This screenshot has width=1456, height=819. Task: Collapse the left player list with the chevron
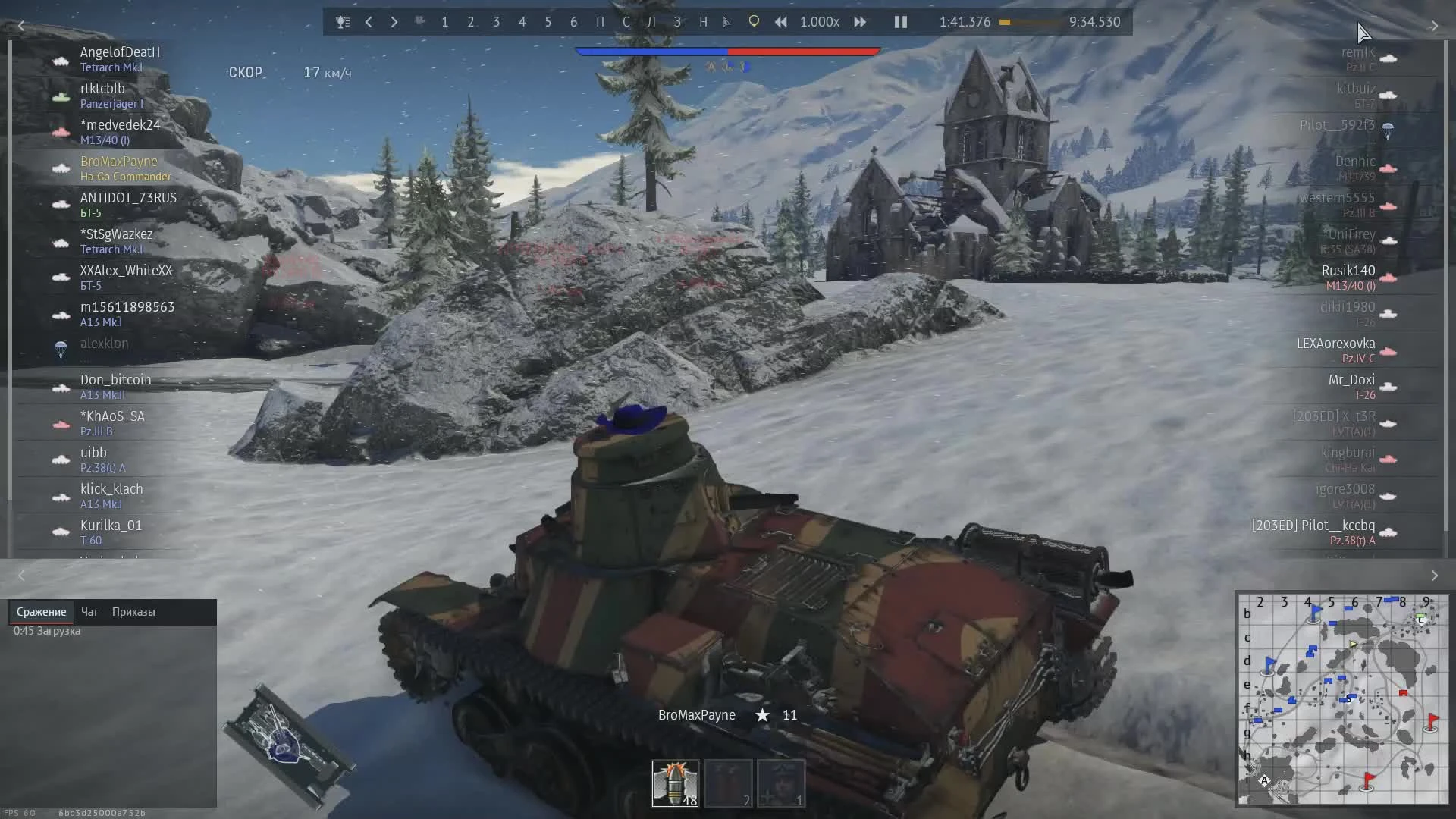pos(21,25)
